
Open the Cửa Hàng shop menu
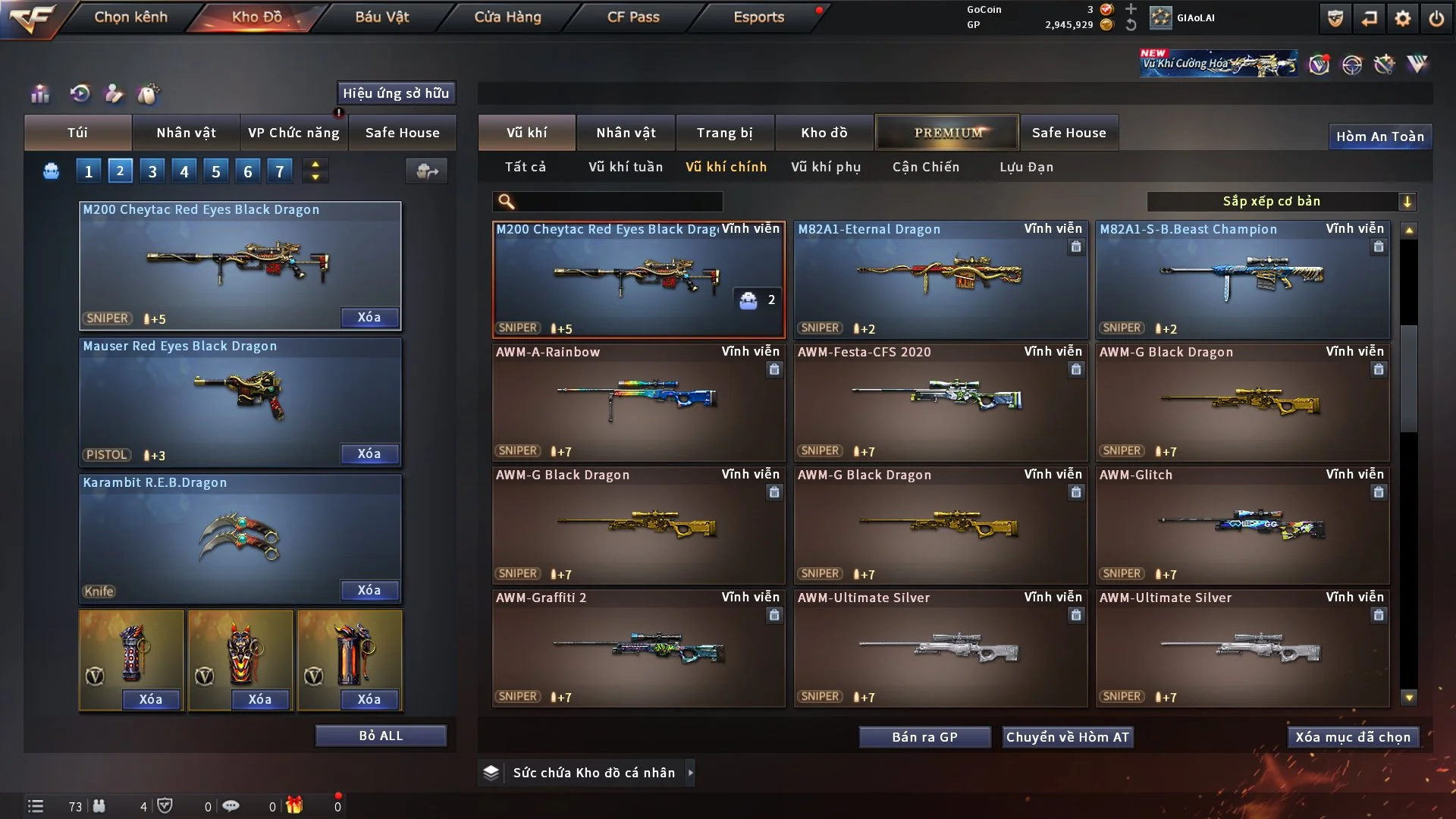pos(507,17)
